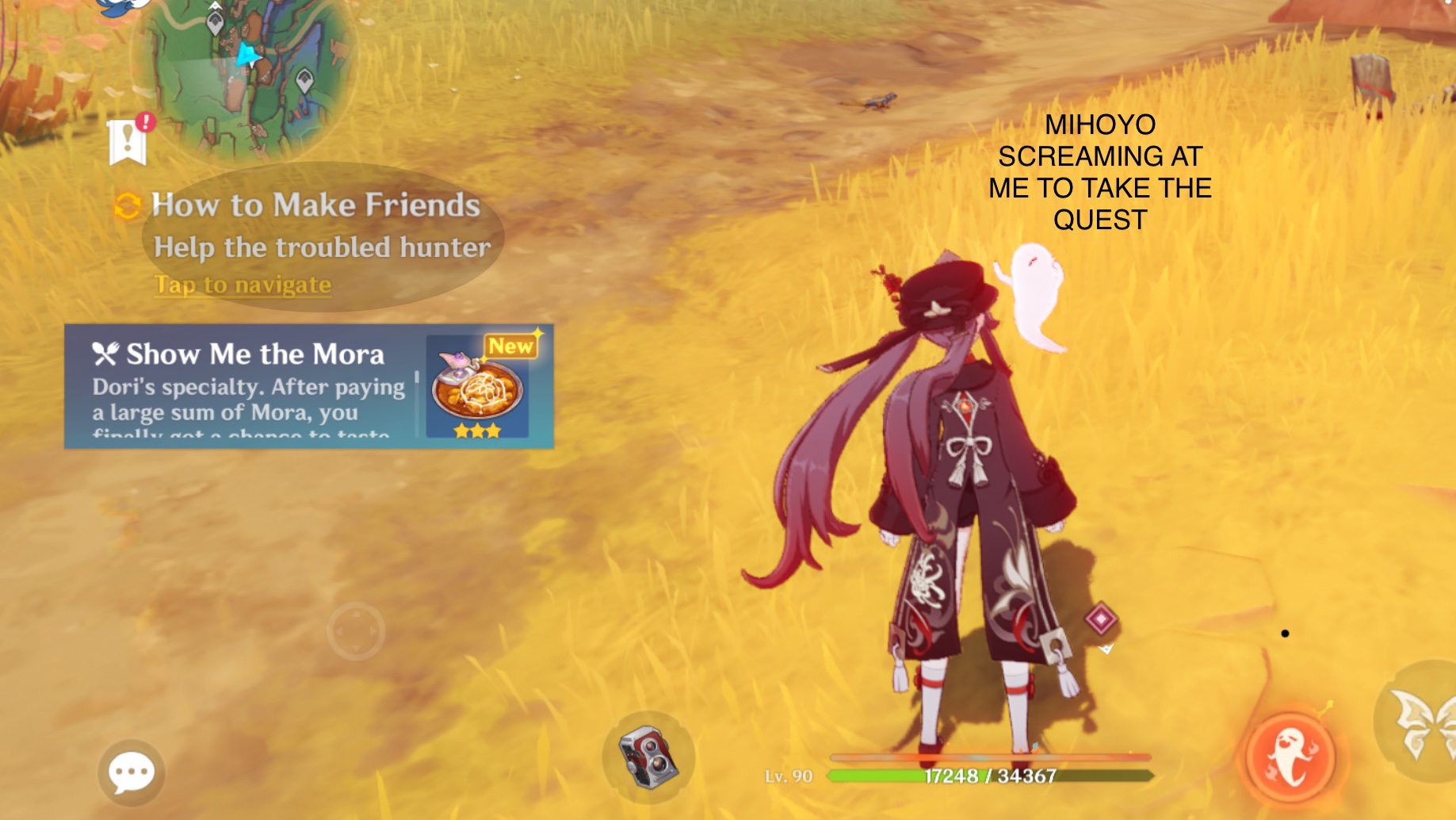Tap the circled quest objective 'Help the troubled hunter'

click(324, 247)
